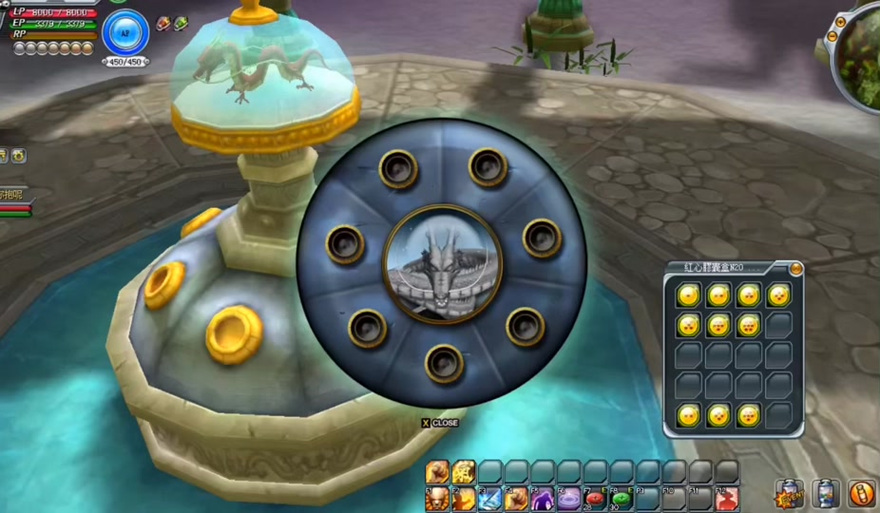Activate the F3 blue blade skill
This screenshot has width=880, height=513.
(490, 497)
